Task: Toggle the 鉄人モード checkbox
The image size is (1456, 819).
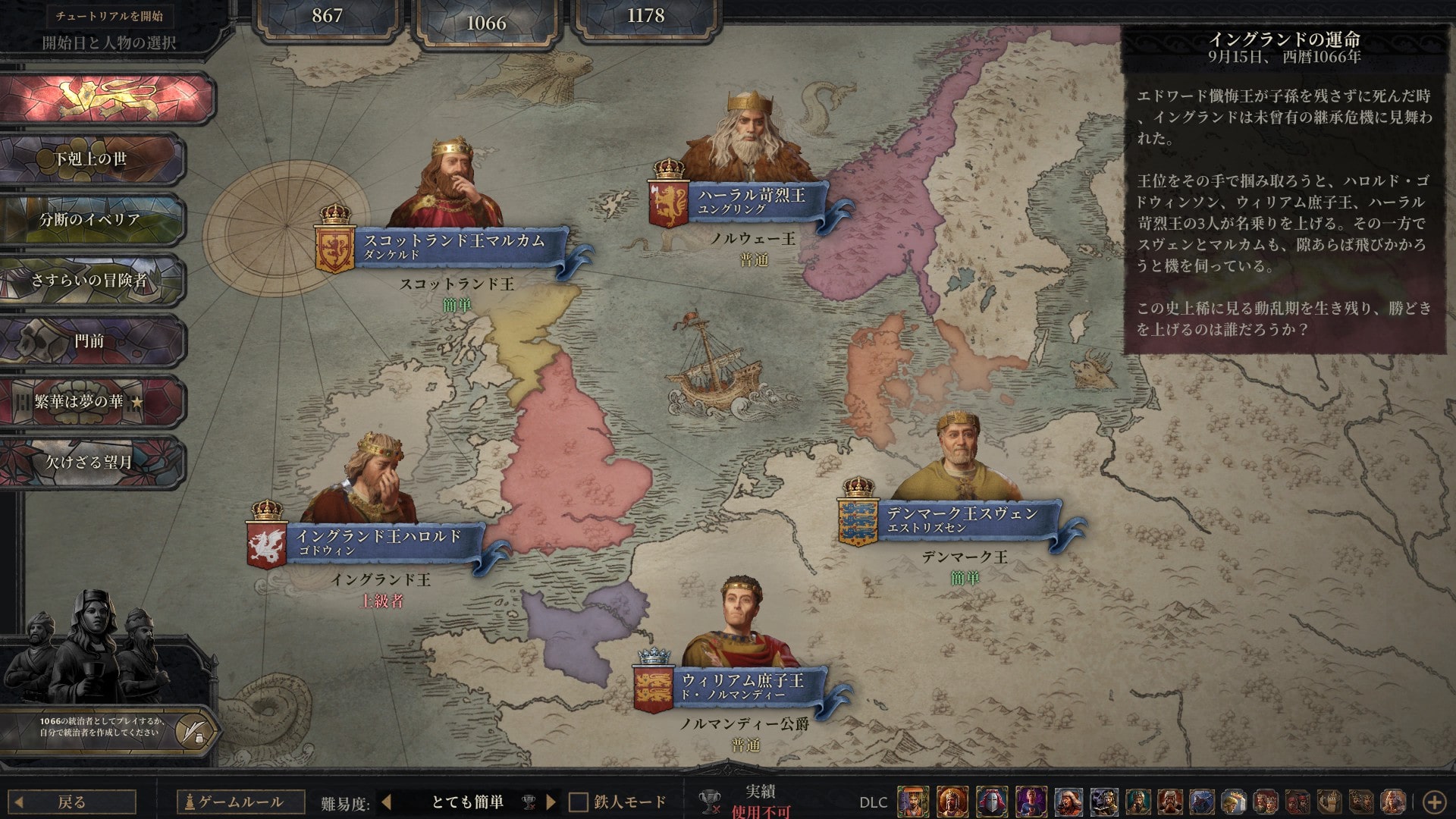Action: pos(579,802)
